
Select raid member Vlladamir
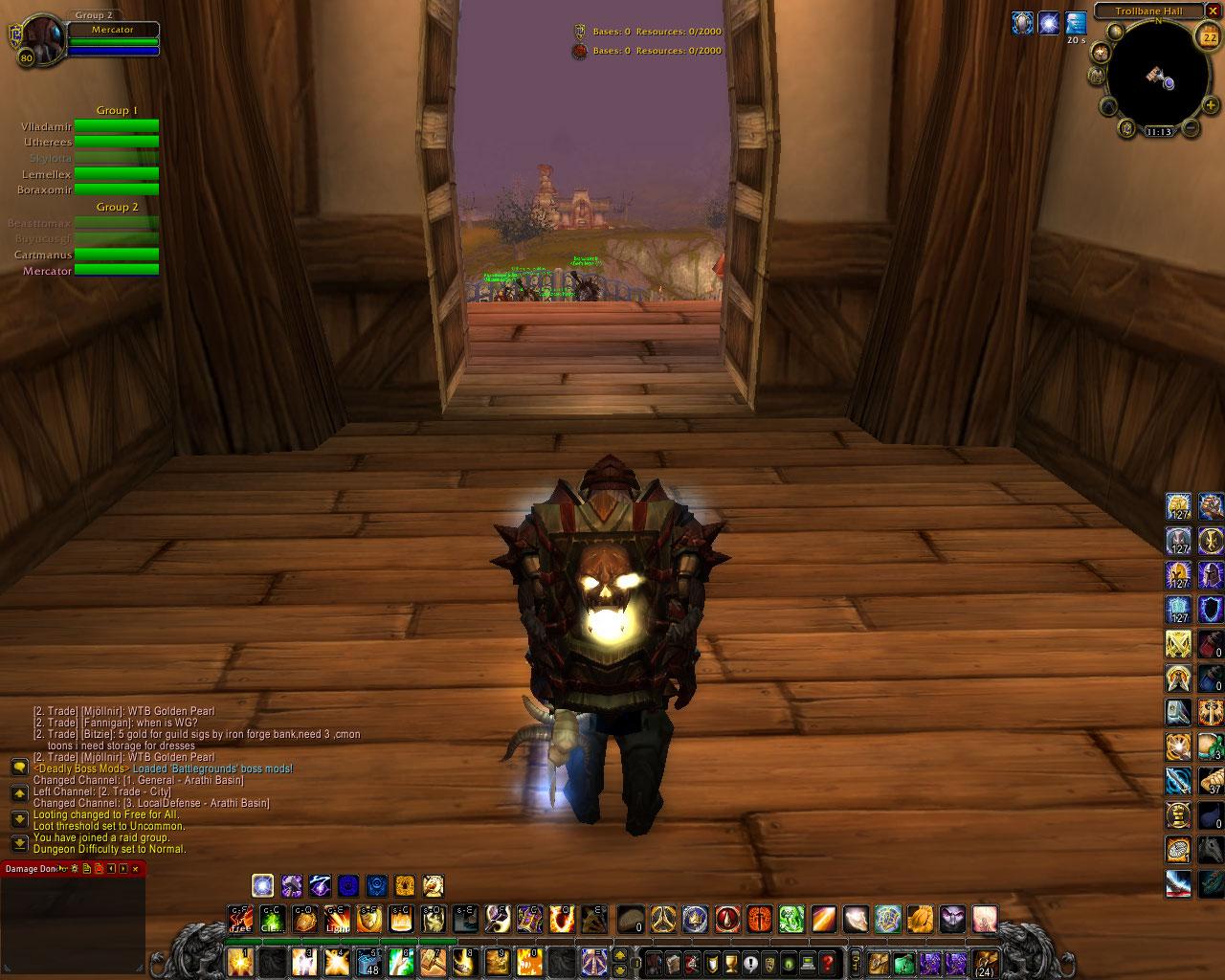tap(117, 125)
